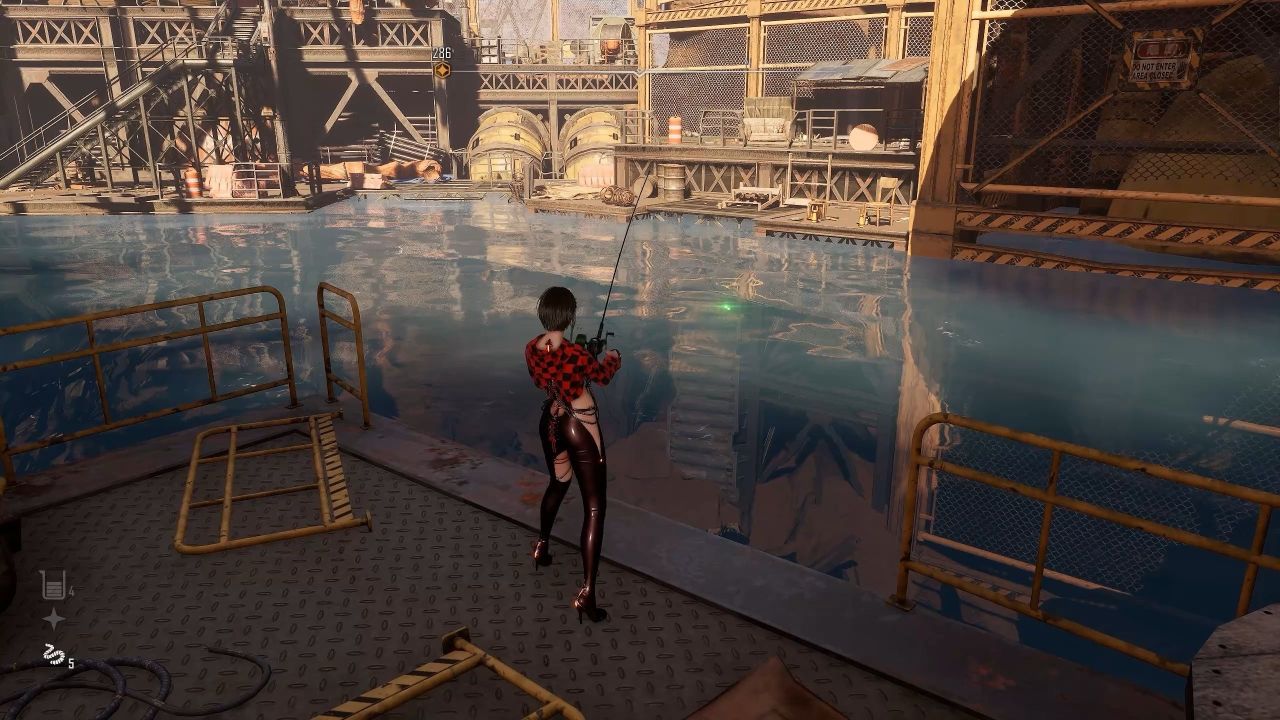Click the orange hexagon quest waypoint marker
Screen dimensions: 1280x720
pos(442,69)
